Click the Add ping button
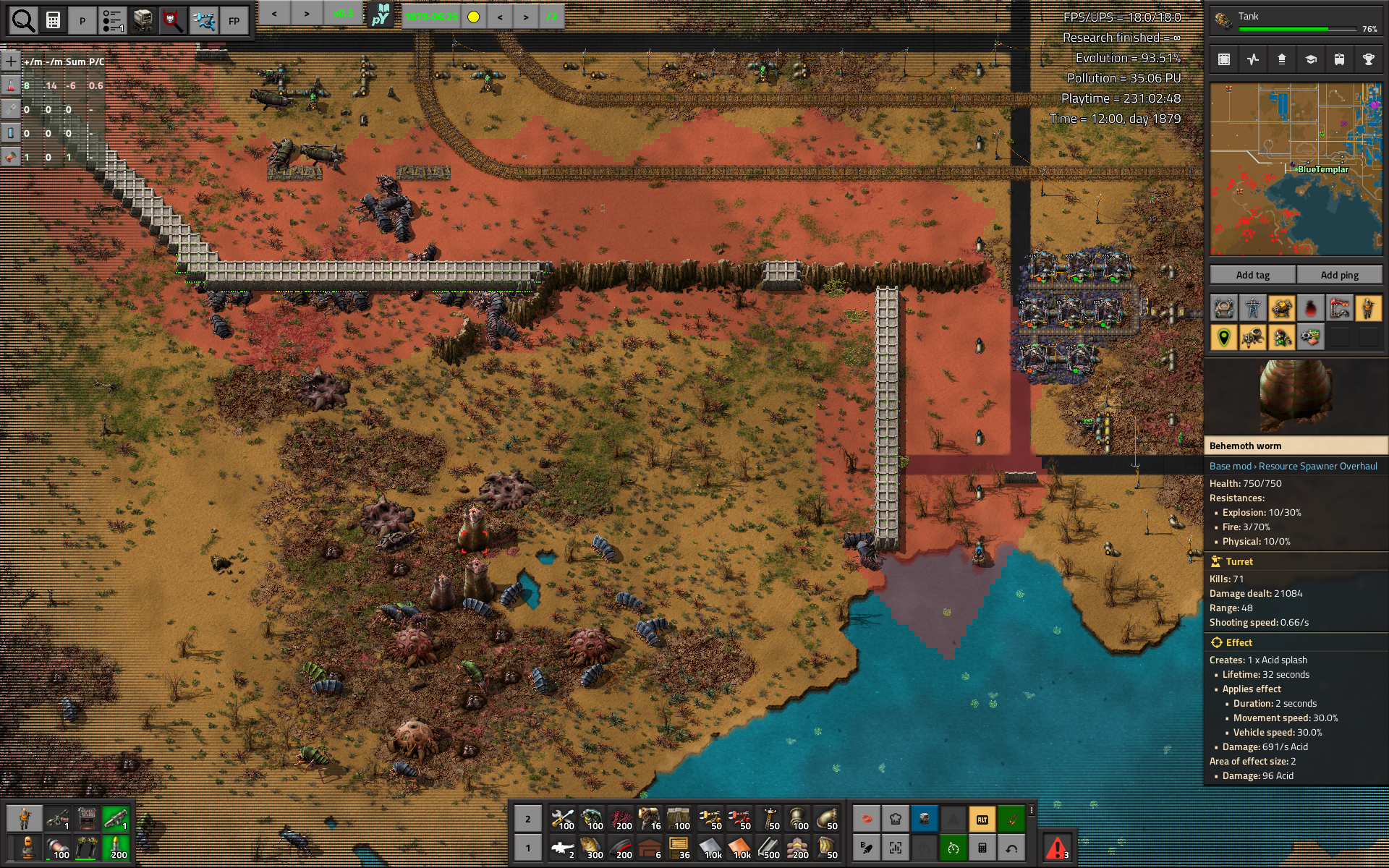Viewport: 1389px width, 868px height. click(x=1339, y=275)
